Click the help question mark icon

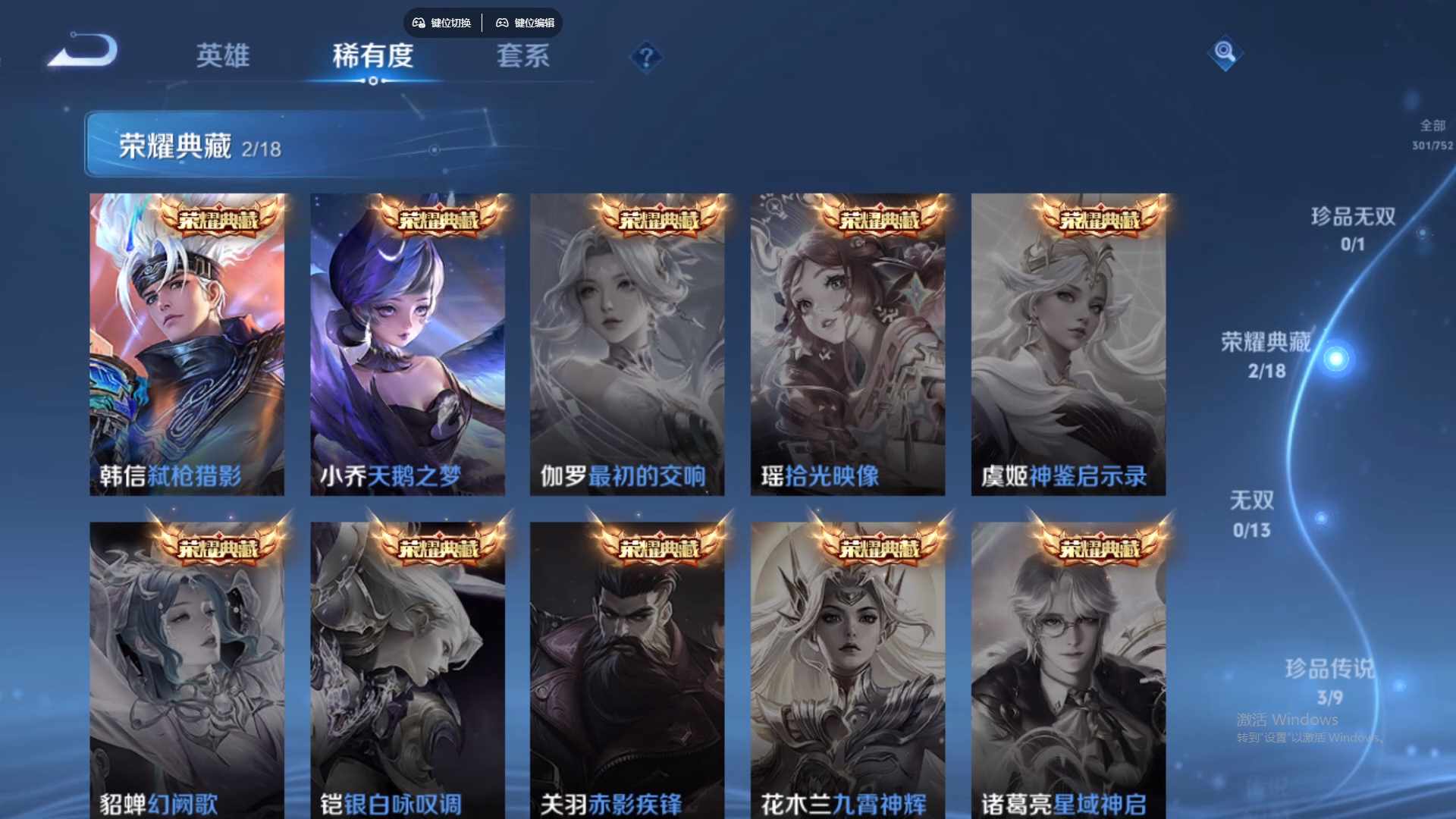[x=647, y=56]
